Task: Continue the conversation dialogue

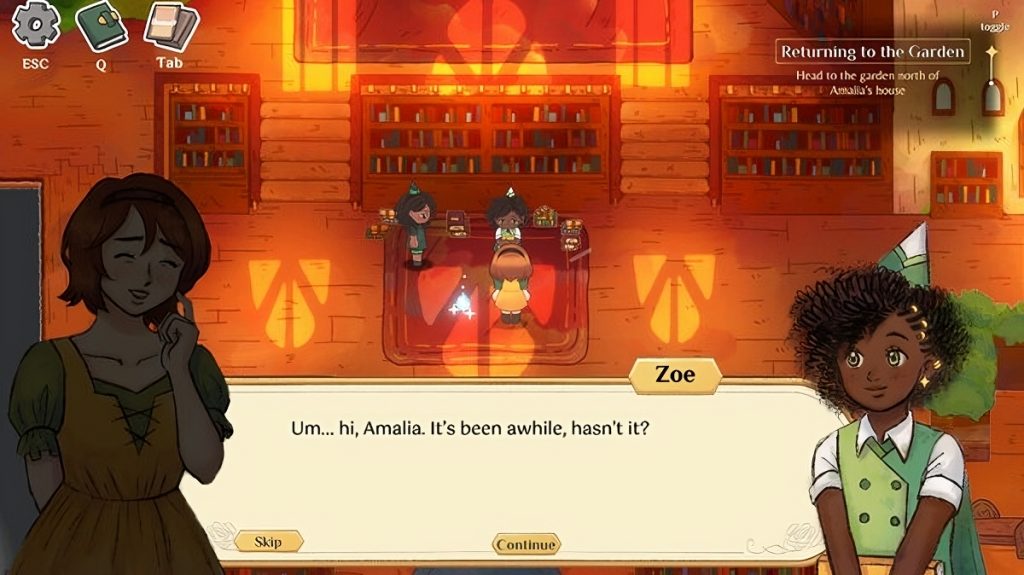Action: coord(526,544)
